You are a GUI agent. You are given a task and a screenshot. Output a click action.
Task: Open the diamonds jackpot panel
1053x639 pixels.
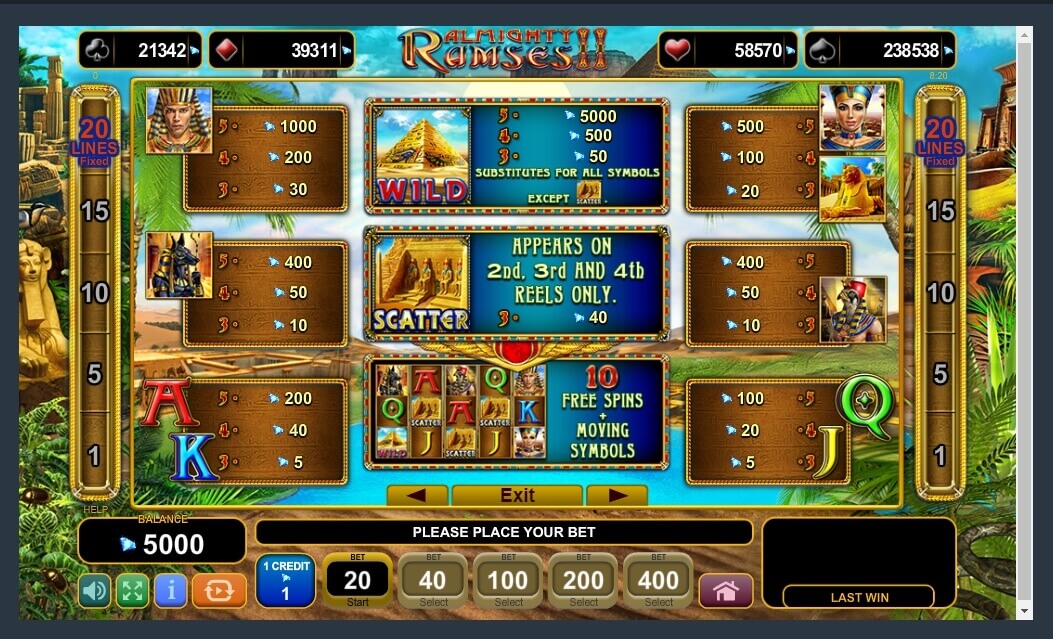(281, 50)
